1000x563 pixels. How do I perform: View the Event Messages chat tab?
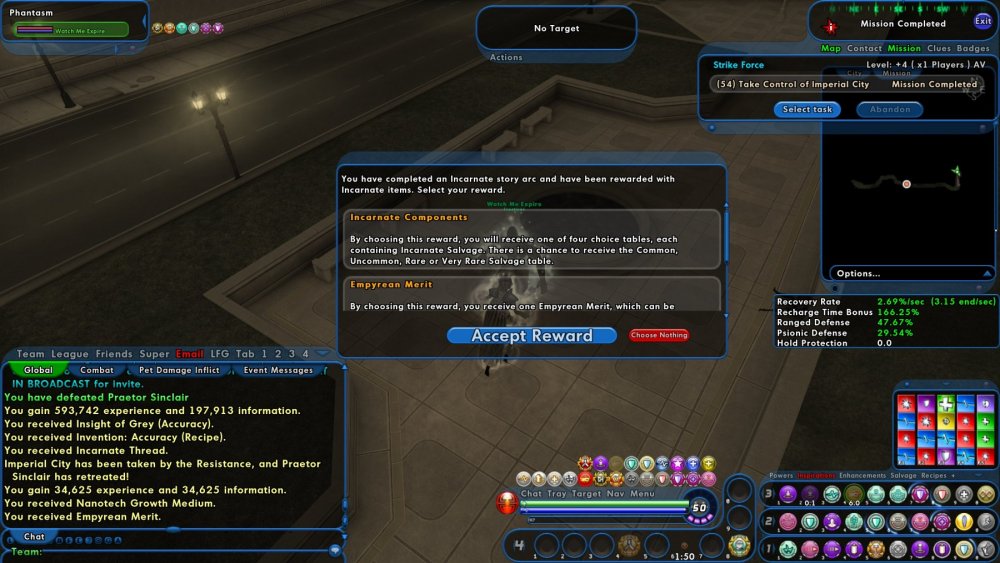coord(279,370)
